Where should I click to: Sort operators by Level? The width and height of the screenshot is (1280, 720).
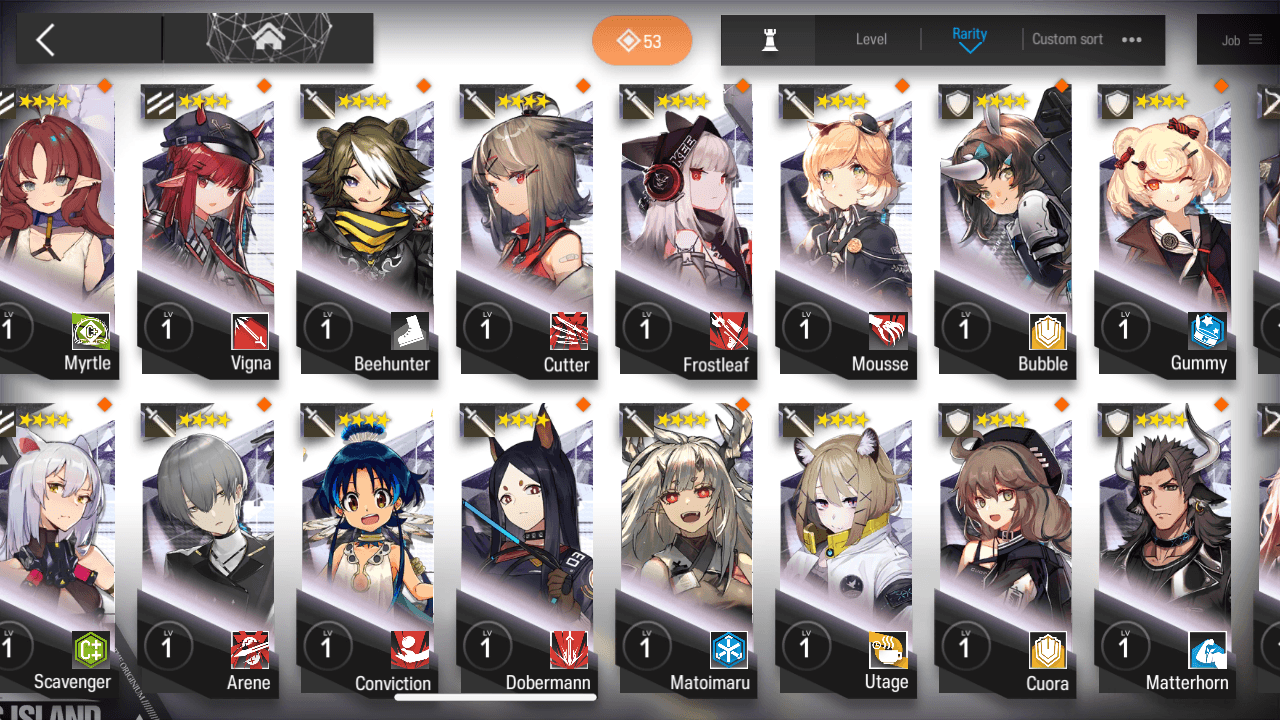(x=871, y=40)
